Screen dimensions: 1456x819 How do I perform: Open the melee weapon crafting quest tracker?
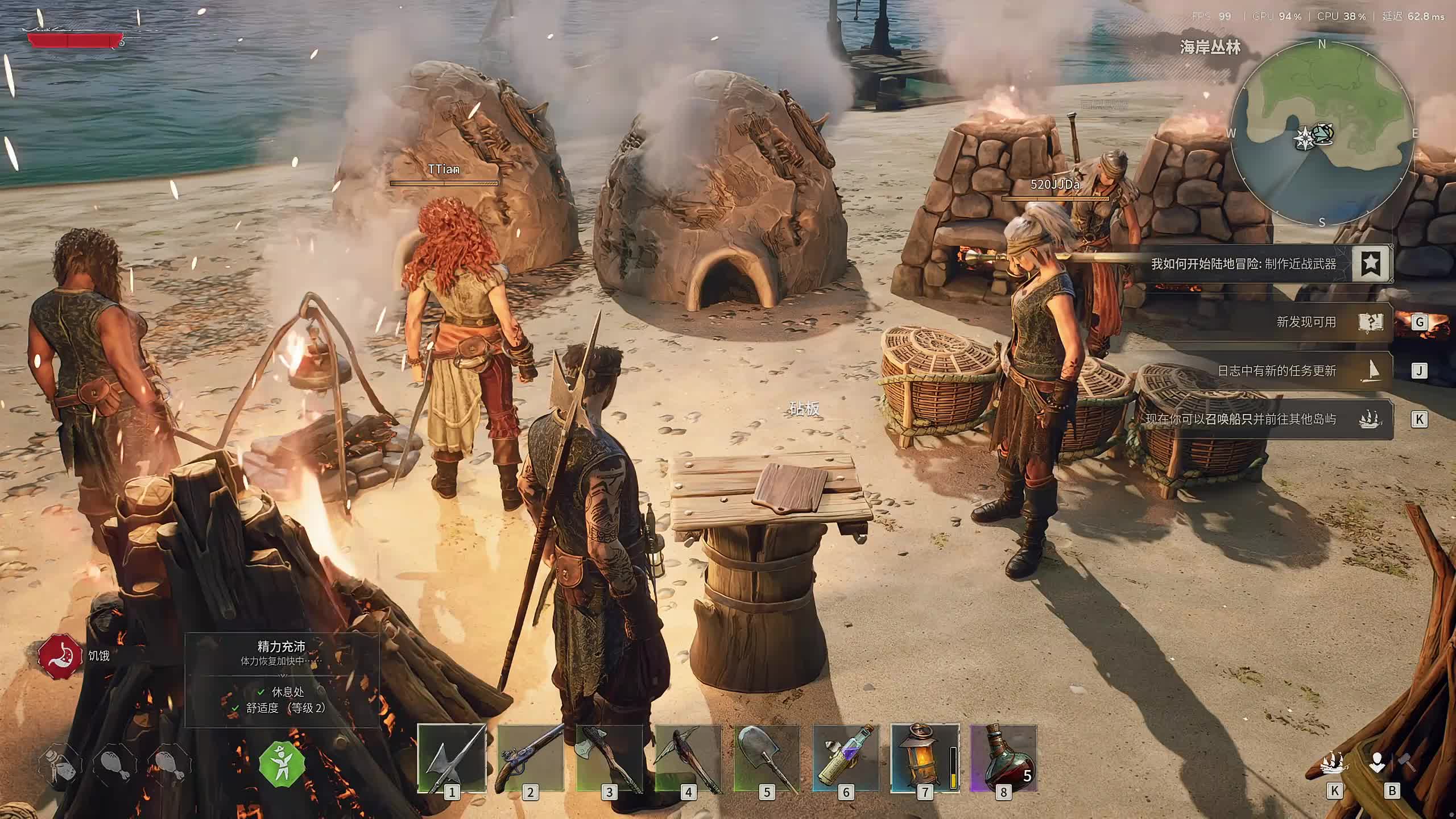[x=1243, y=264]
